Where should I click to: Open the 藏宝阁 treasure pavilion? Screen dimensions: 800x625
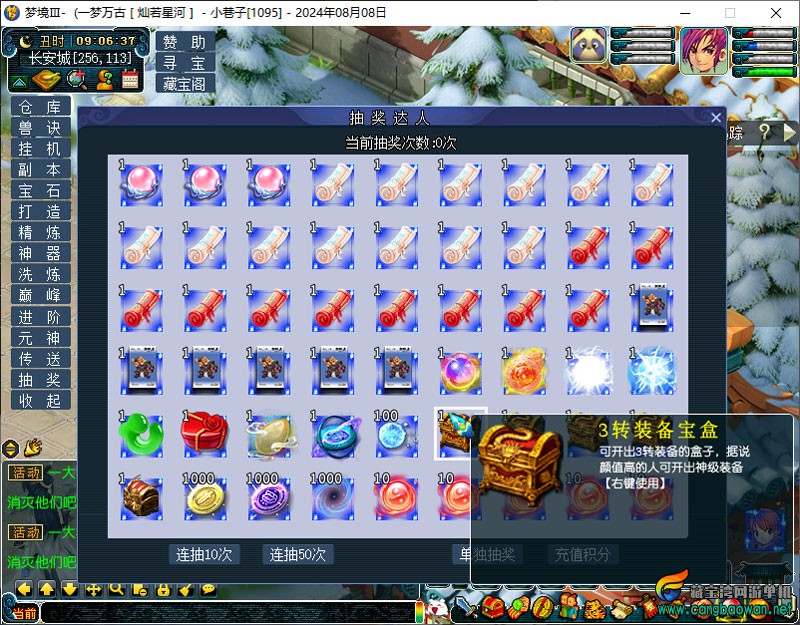click(185, 84)
